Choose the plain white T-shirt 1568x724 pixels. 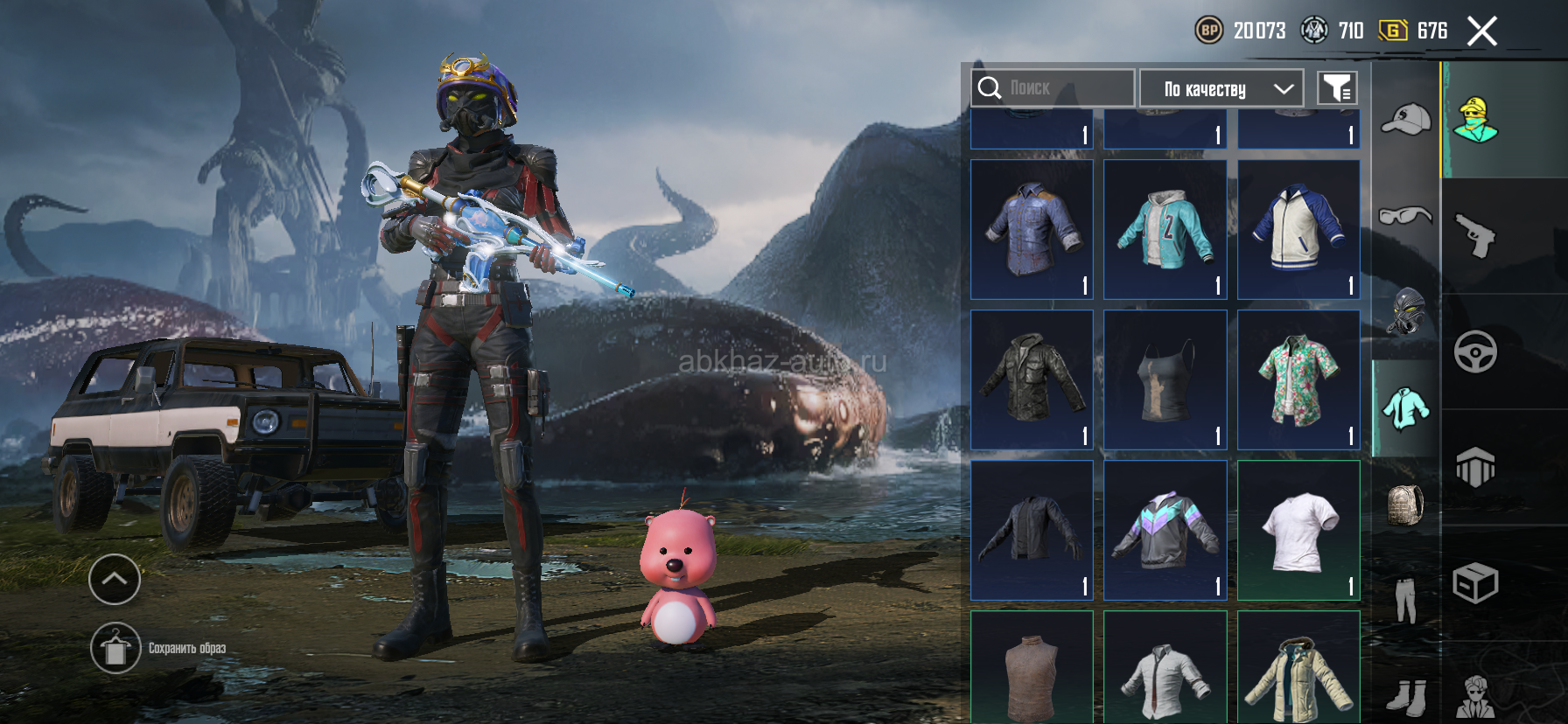(x=1298, y=530)
